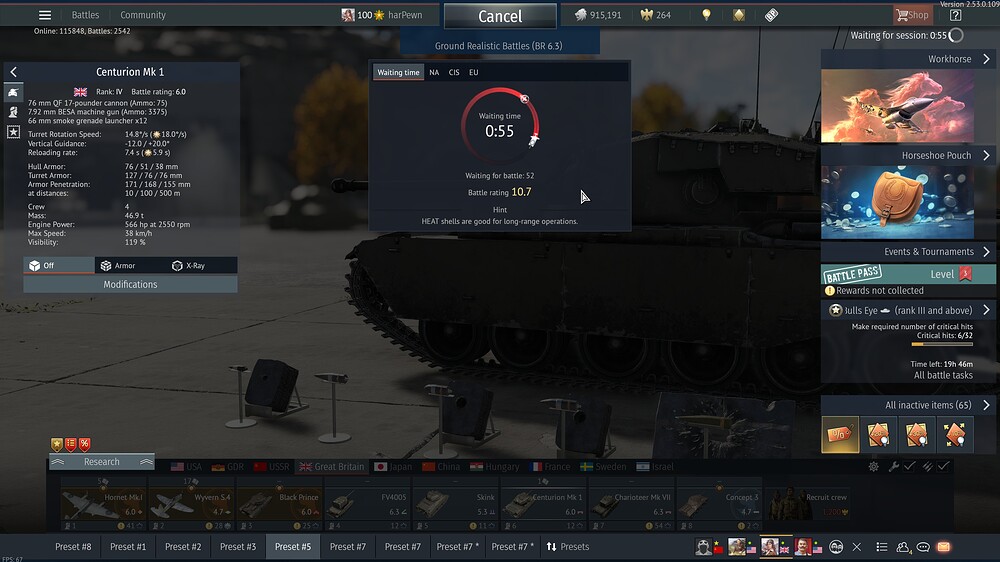This screenshot has width=1000, height=562.
Task: Open the Community menu
Action: pos(143,15)
